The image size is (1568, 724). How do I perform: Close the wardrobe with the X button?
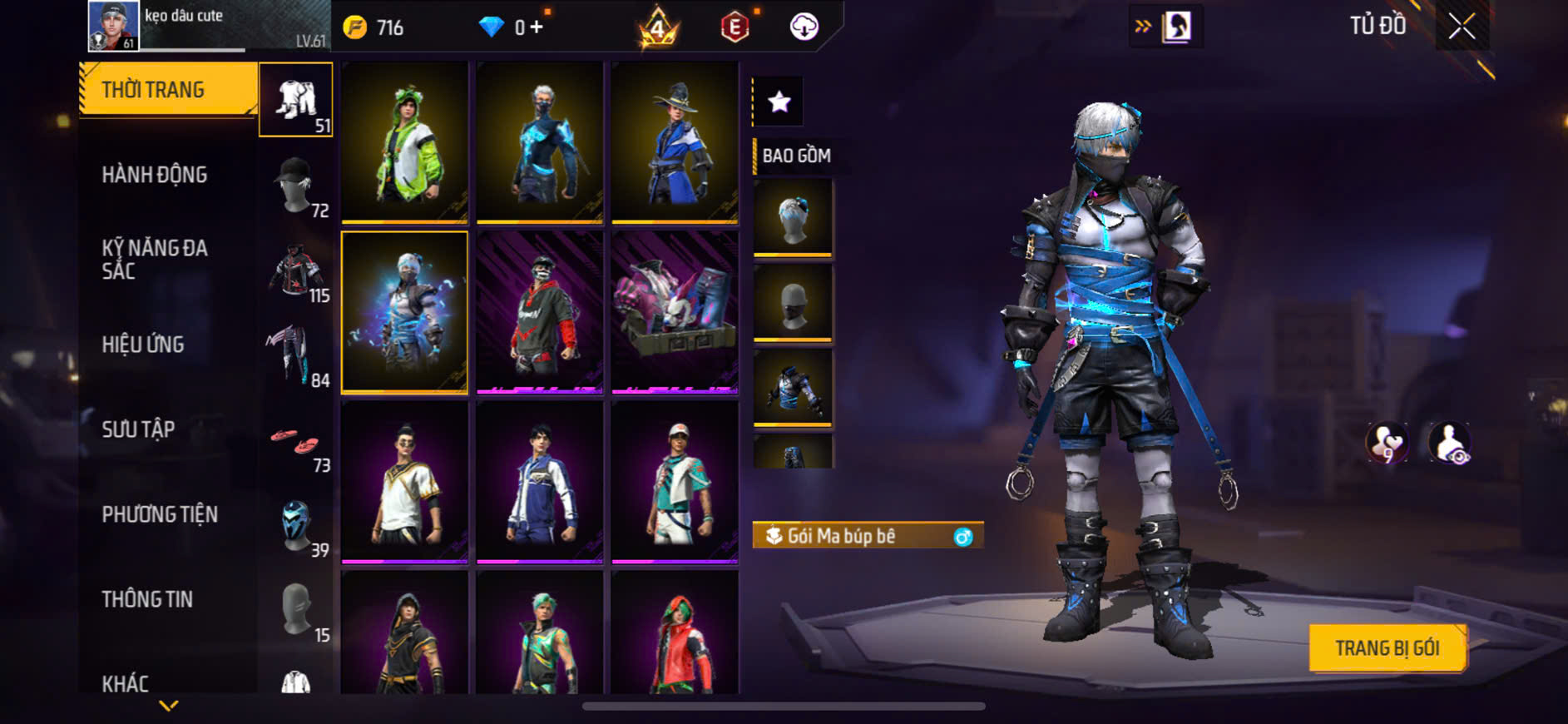click(x=1462, y=27)
